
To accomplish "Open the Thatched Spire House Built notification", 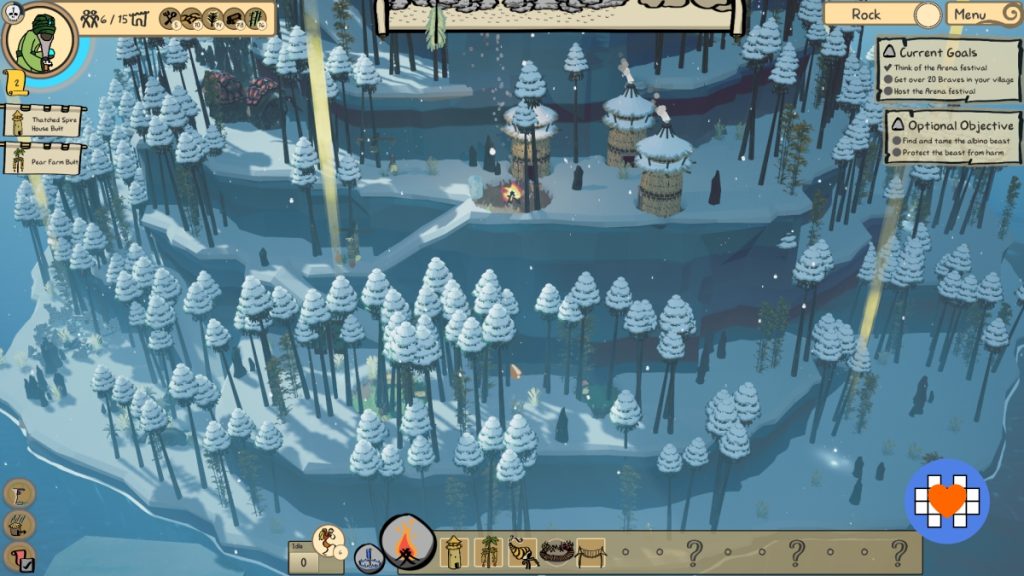I will [x=39, y=122].
